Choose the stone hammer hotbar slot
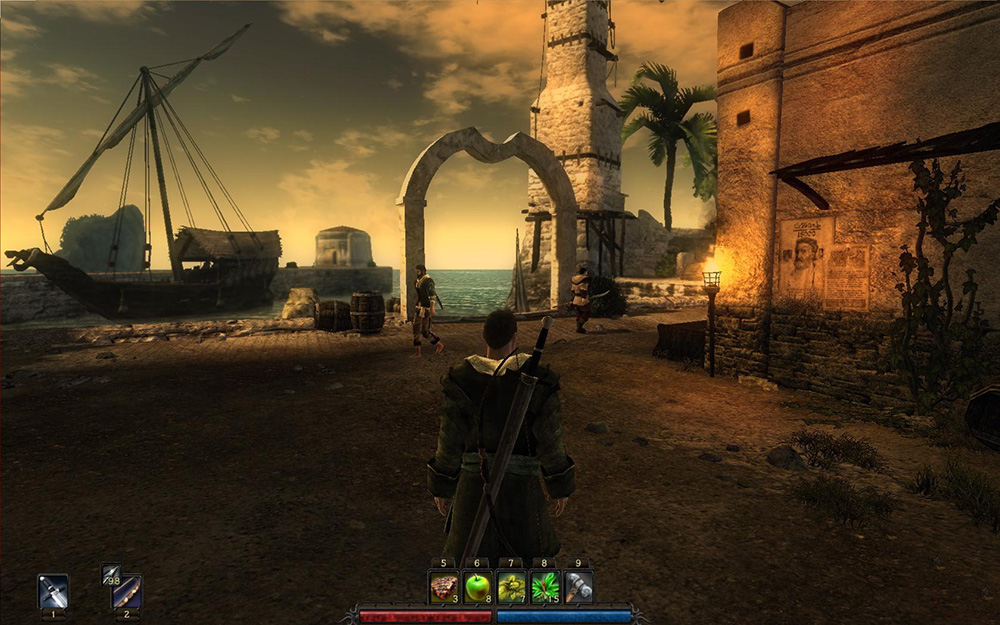 click(x=578, y=587)
